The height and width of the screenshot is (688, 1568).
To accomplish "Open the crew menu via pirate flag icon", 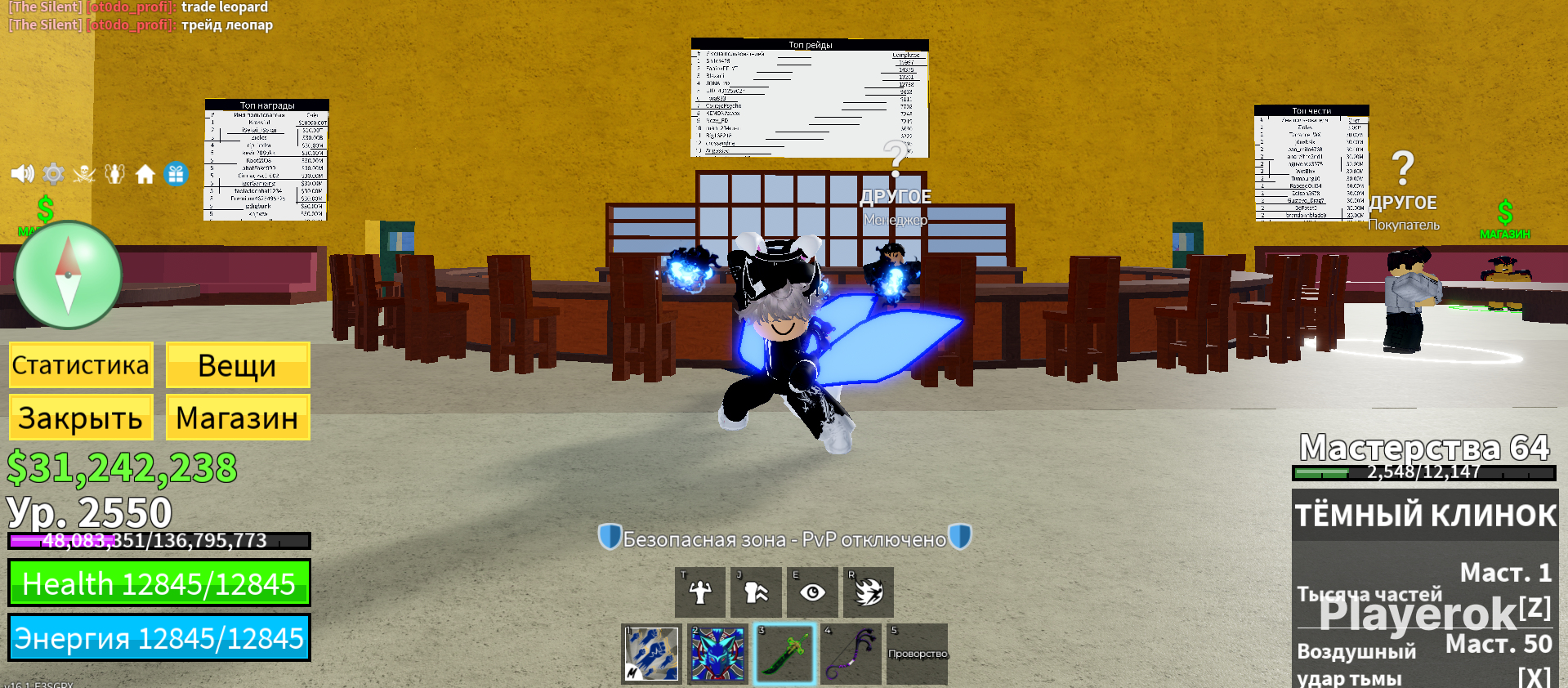I will (x=84, y=172).
